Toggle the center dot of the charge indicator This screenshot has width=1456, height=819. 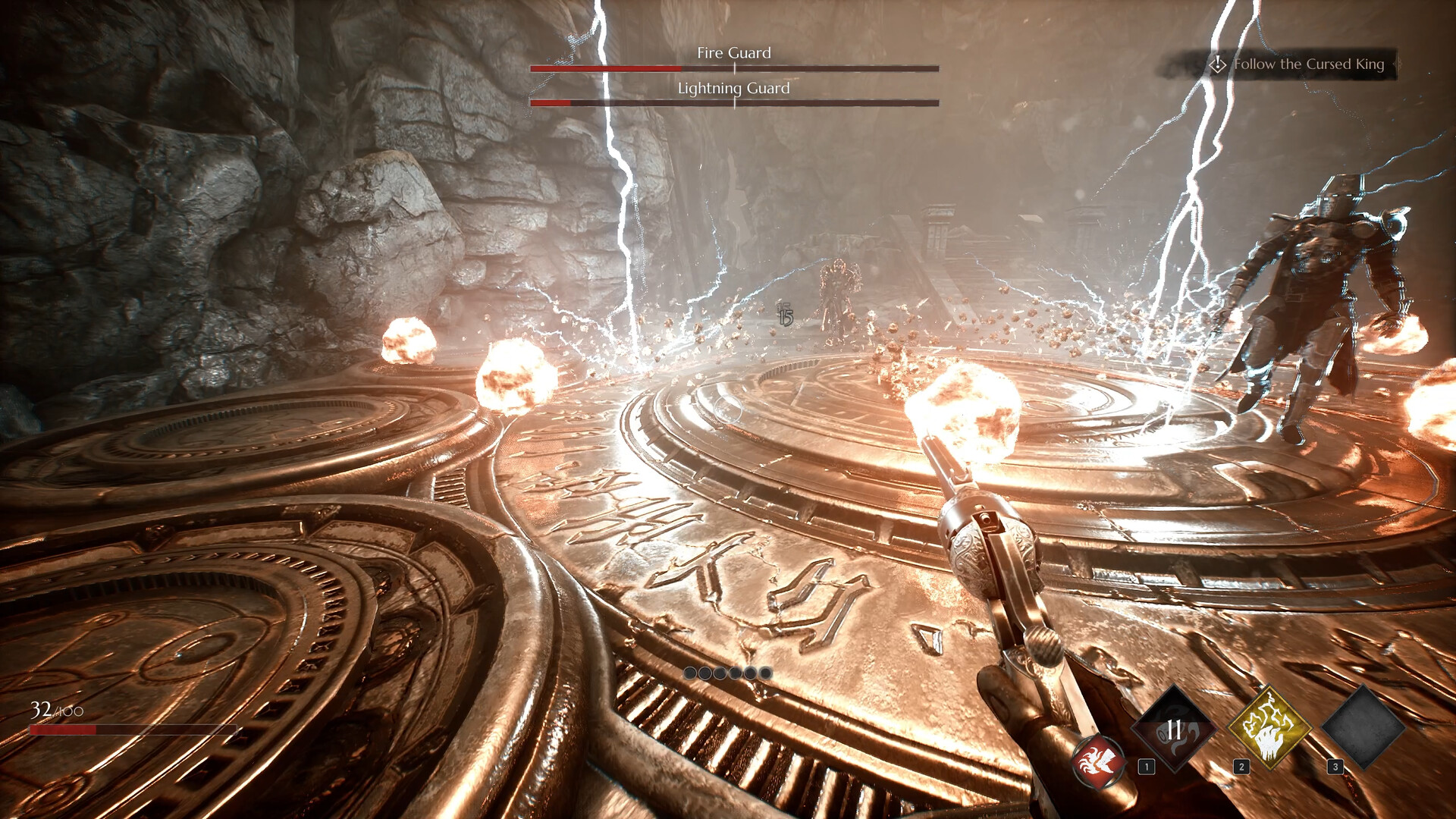(x=726, y=673)
